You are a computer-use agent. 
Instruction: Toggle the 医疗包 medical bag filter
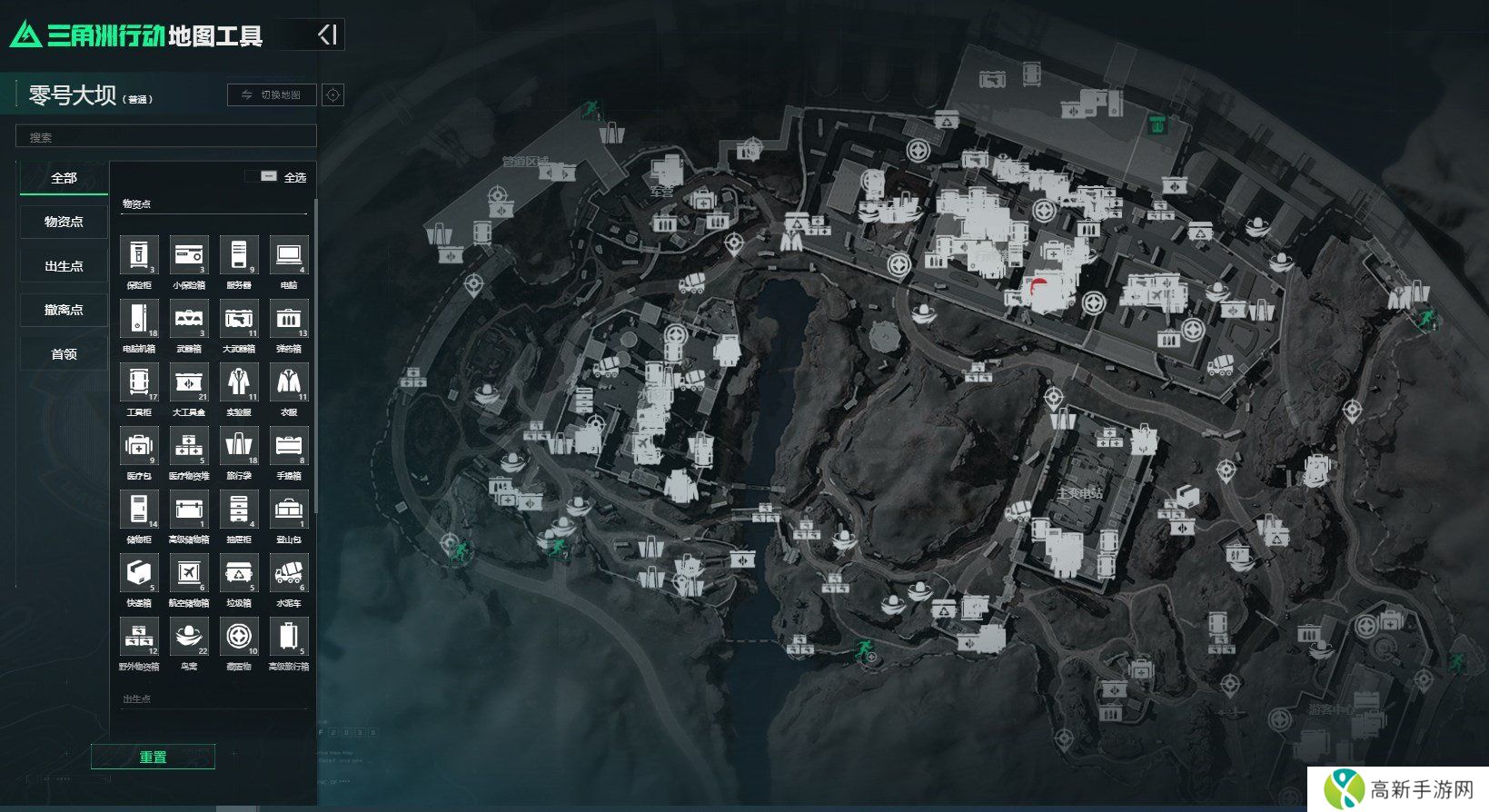[x=139, y=446]
